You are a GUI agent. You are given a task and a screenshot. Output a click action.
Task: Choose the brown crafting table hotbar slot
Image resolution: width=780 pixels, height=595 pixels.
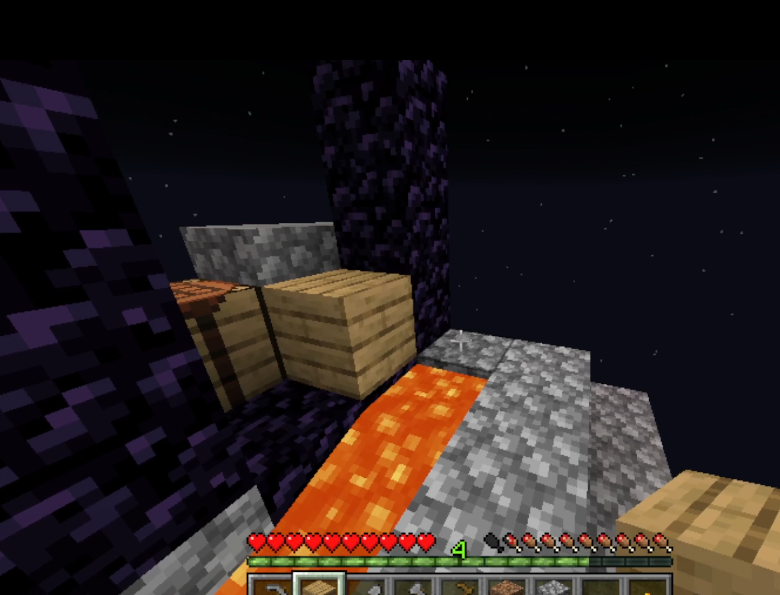tap(506, 588)
